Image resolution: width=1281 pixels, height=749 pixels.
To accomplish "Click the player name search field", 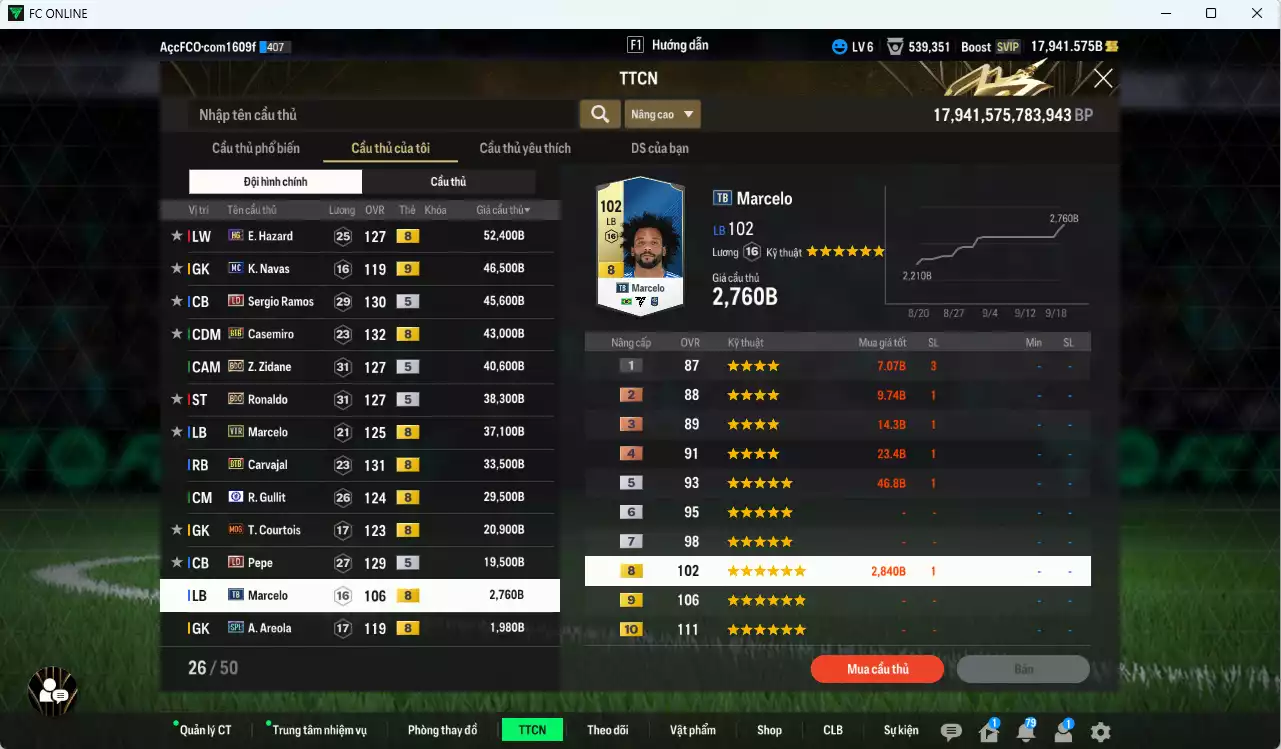I will [382, 115].
